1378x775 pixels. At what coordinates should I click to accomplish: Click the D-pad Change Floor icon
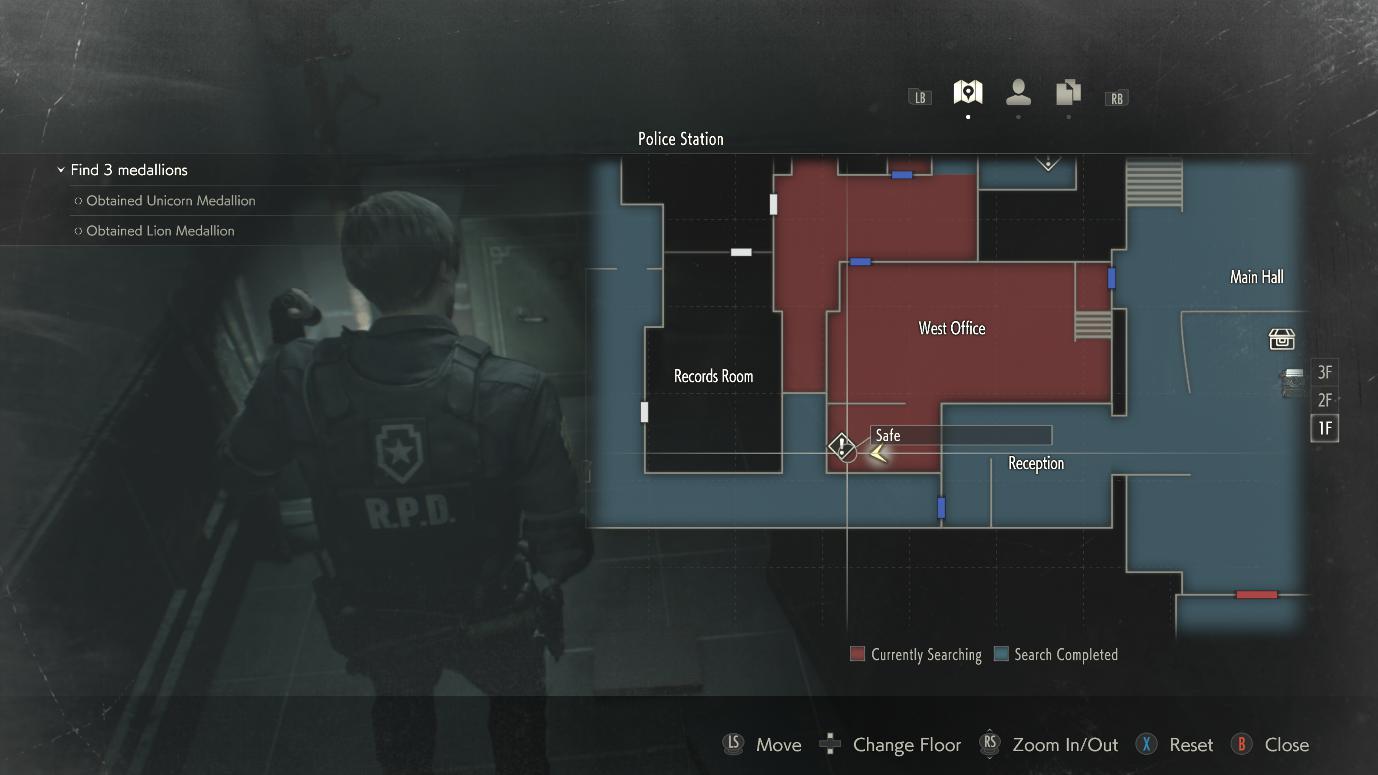[830, 744]
